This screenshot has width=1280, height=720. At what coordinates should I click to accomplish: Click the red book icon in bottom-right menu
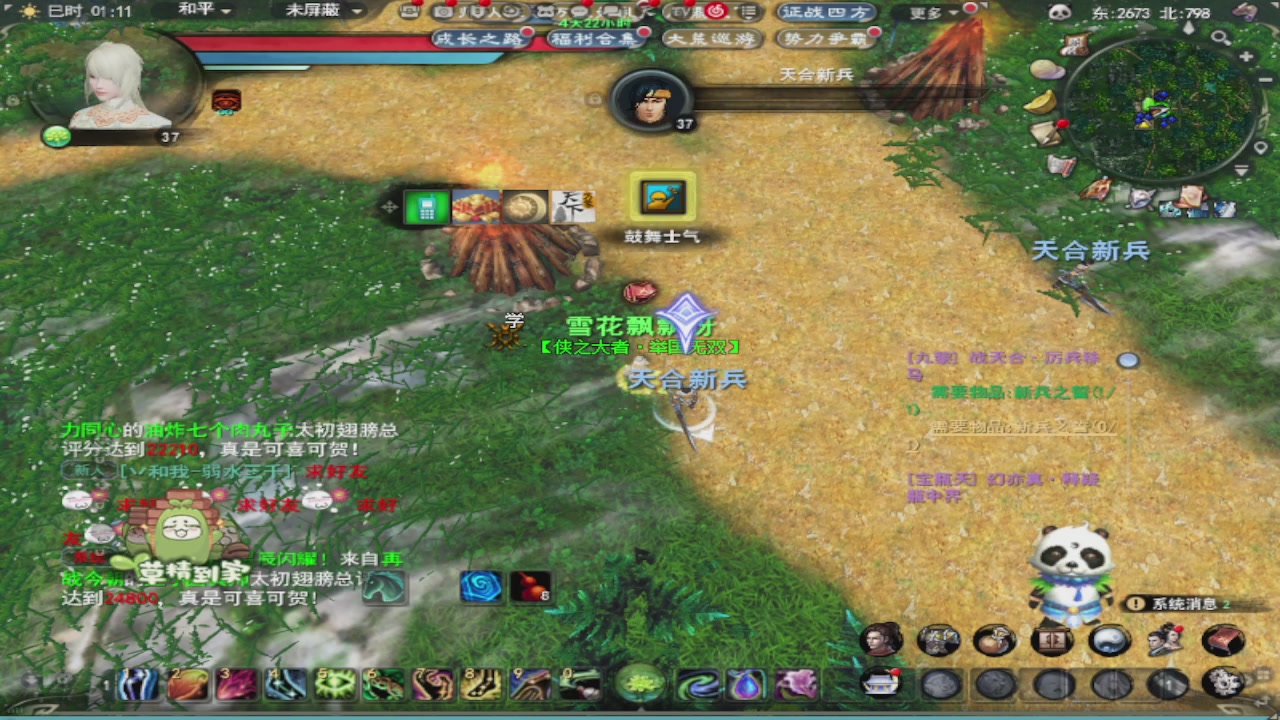coord(1222,640)
